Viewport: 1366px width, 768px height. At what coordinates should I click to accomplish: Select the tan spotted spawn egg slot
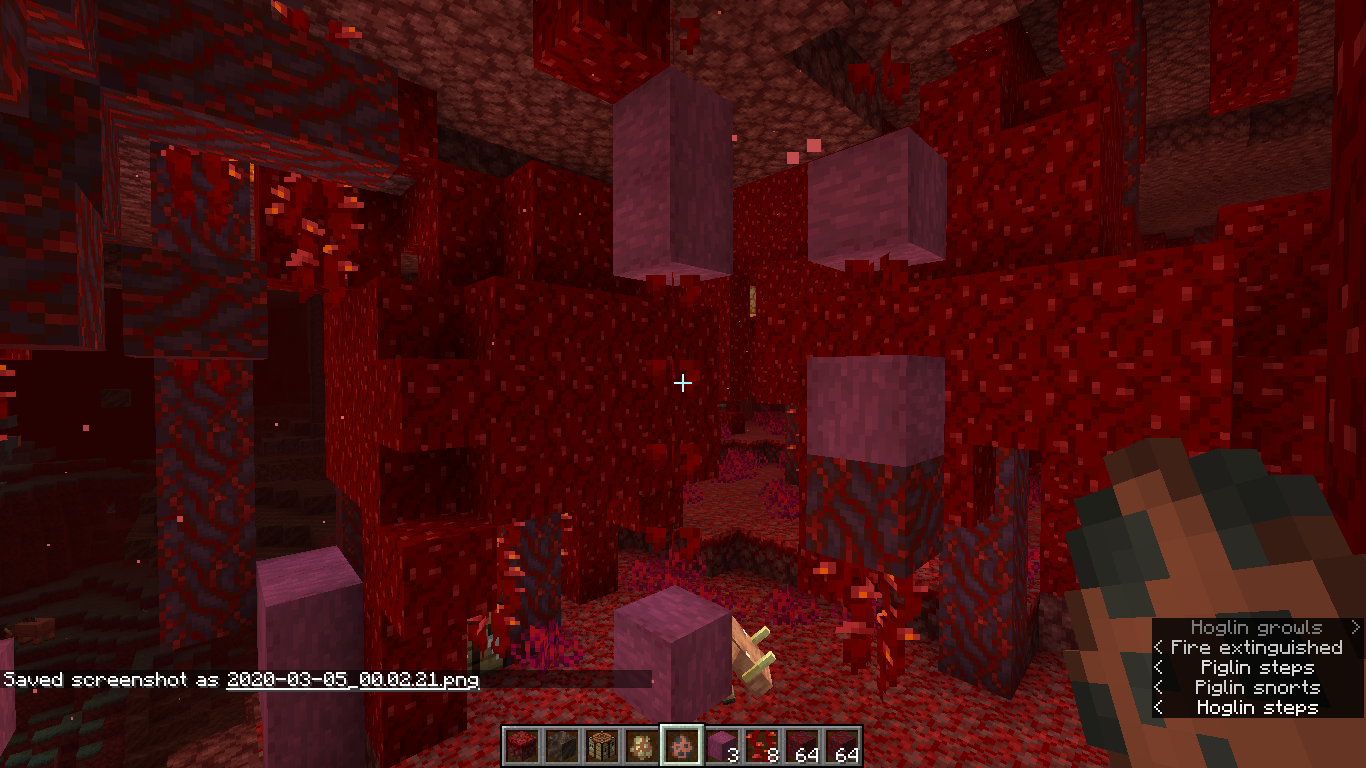[x=641, y=746]
